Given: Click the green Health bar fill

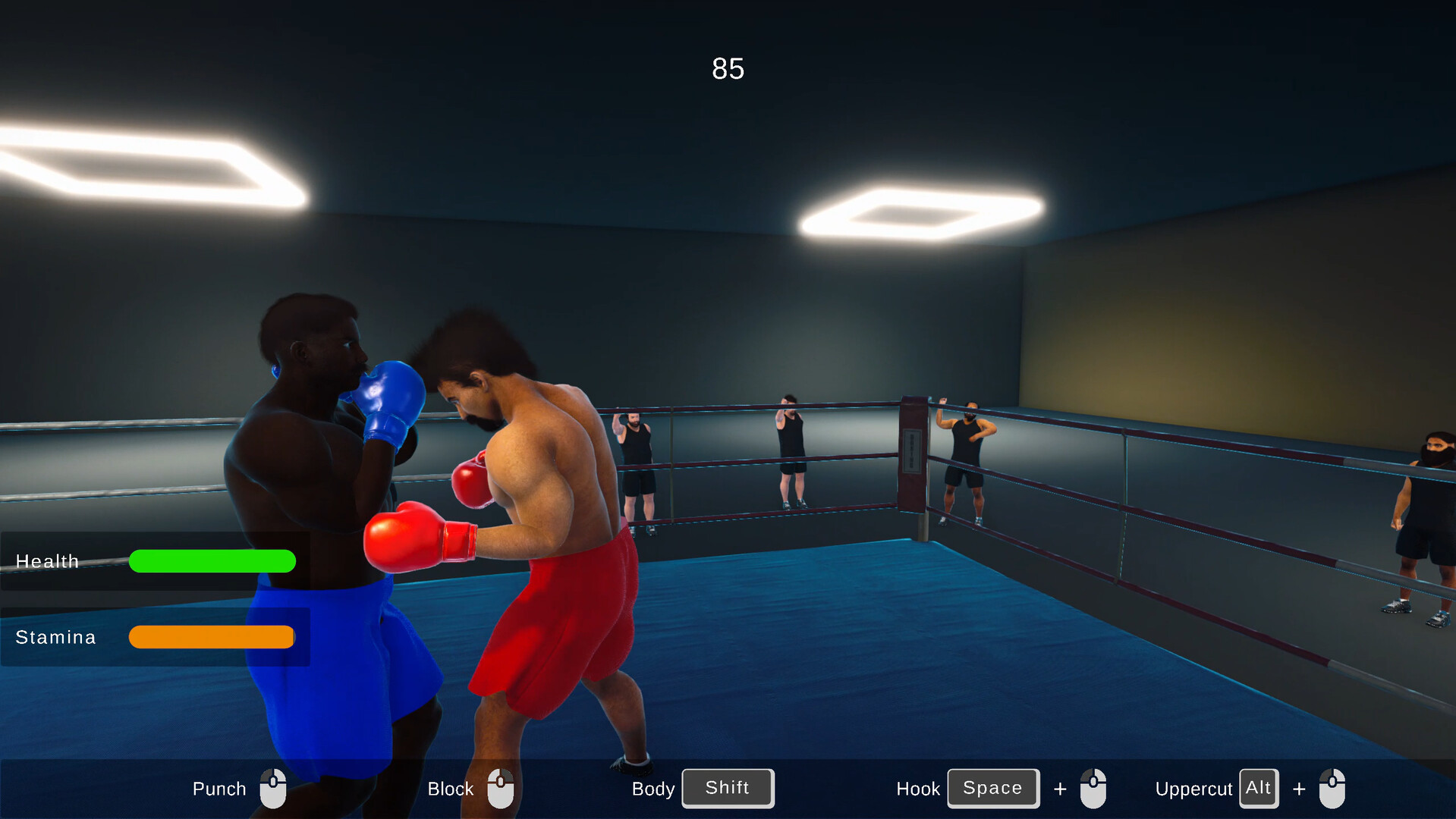Looking at the screenshot, I should [x=212, y=561].
